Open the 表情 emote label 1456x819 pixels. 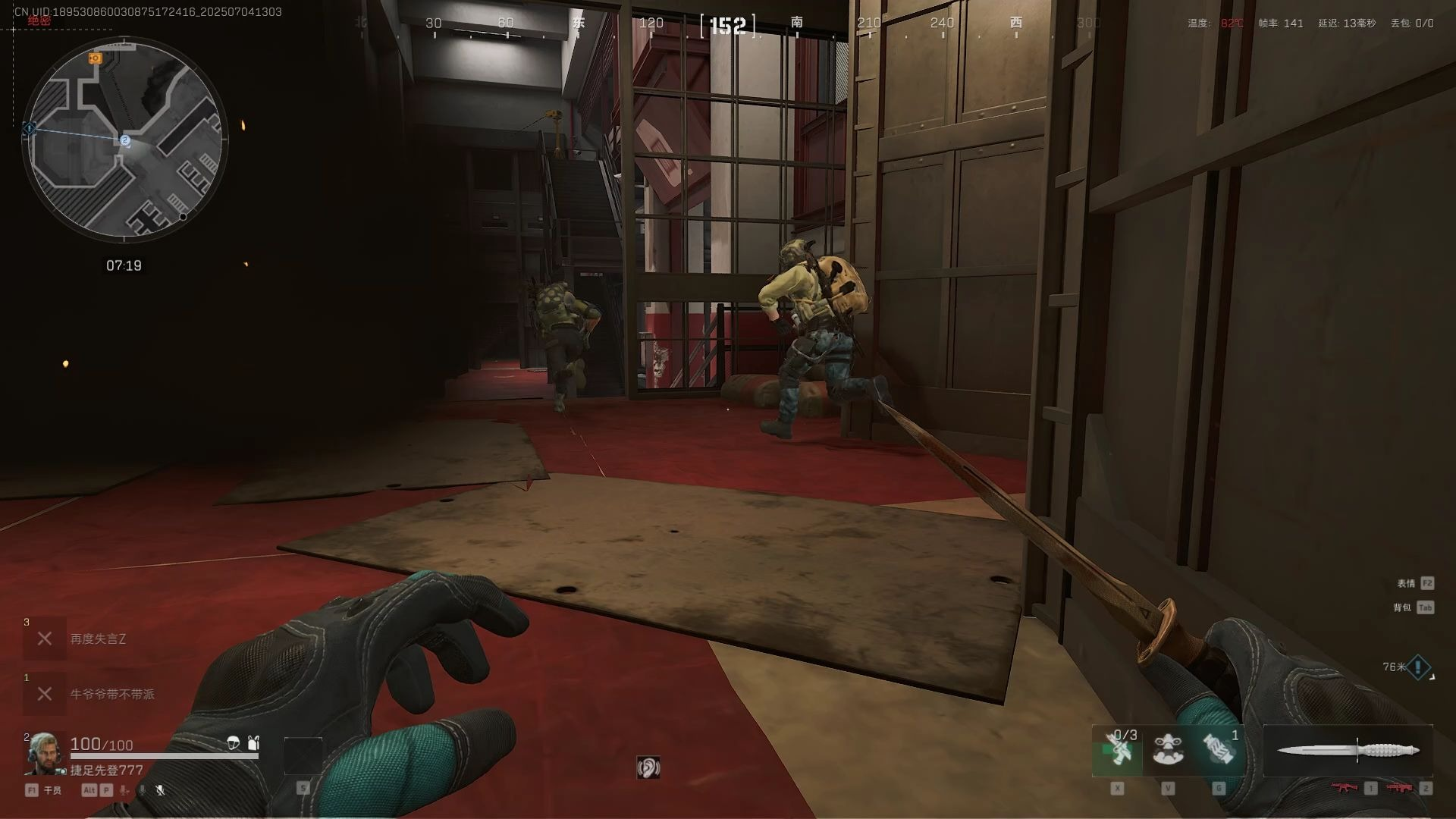coord(1406,583)
